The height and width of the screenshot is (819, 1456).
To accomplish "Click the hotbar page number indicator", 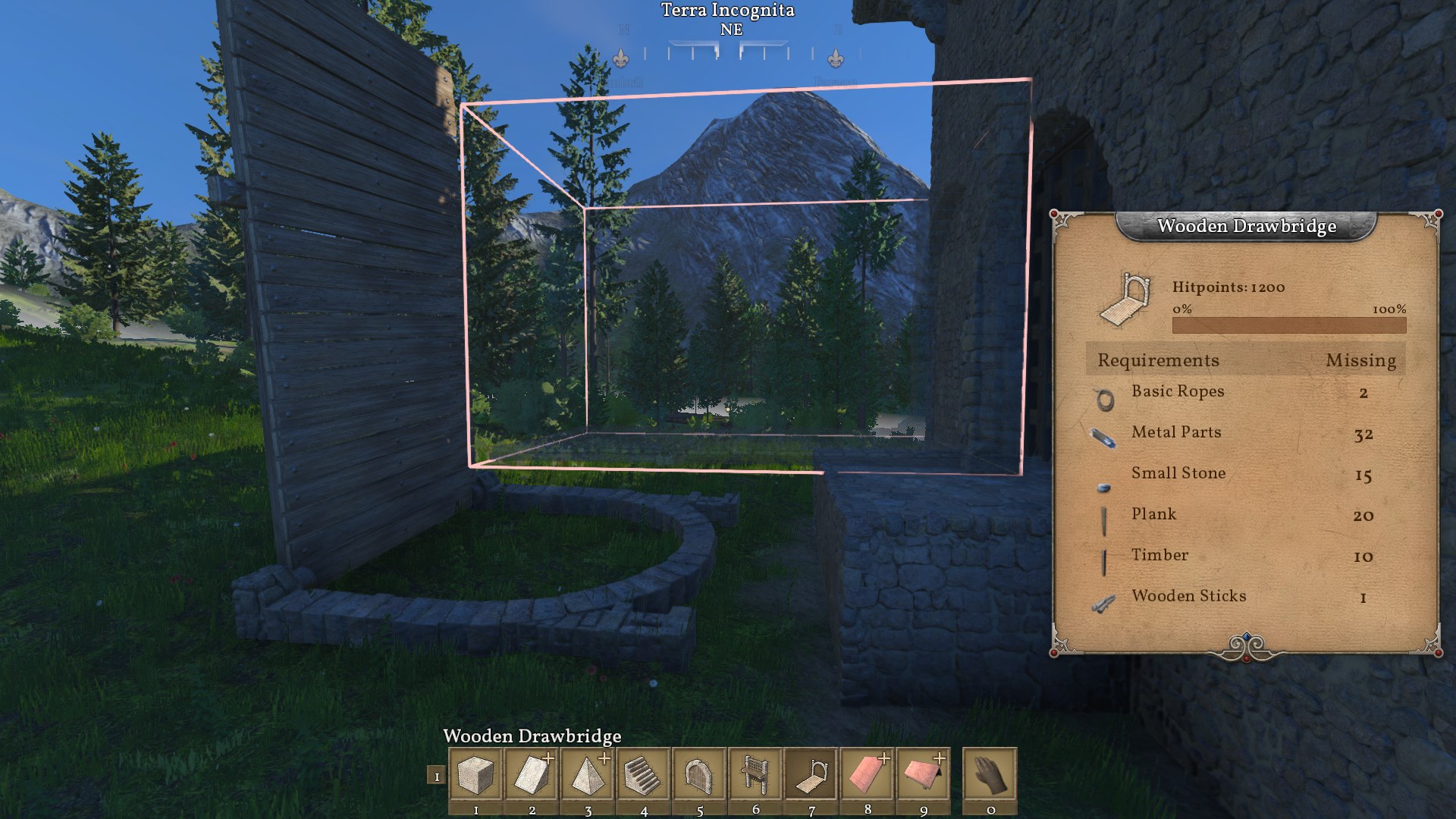I will pos(436,776).
